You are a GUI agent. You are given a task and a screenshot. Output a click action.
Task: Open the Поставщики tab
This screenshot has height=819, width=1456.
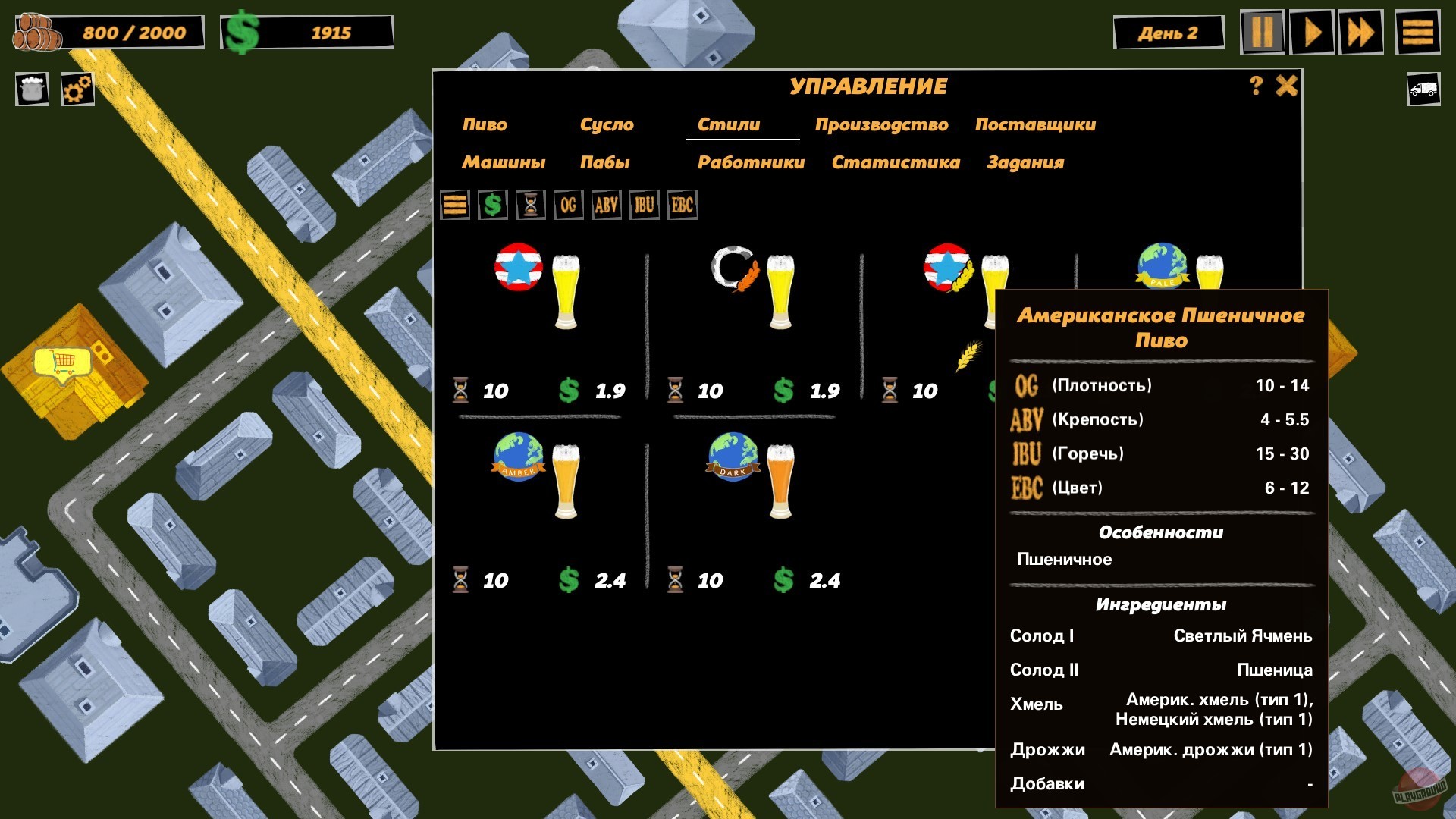pyautogui.click(x=1035, y=124)
